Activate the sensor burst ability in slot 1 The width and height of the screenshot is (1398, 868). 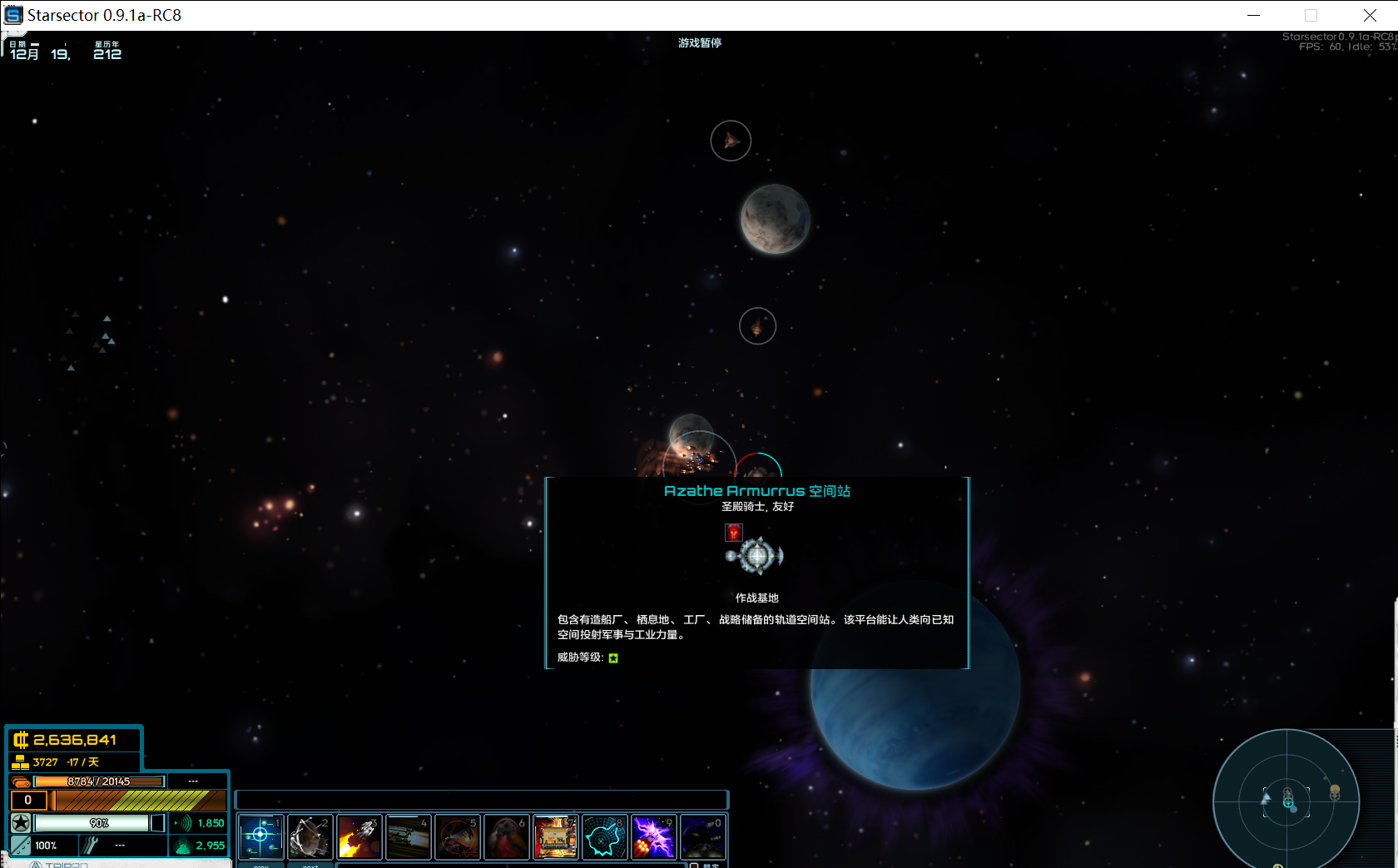260,836
